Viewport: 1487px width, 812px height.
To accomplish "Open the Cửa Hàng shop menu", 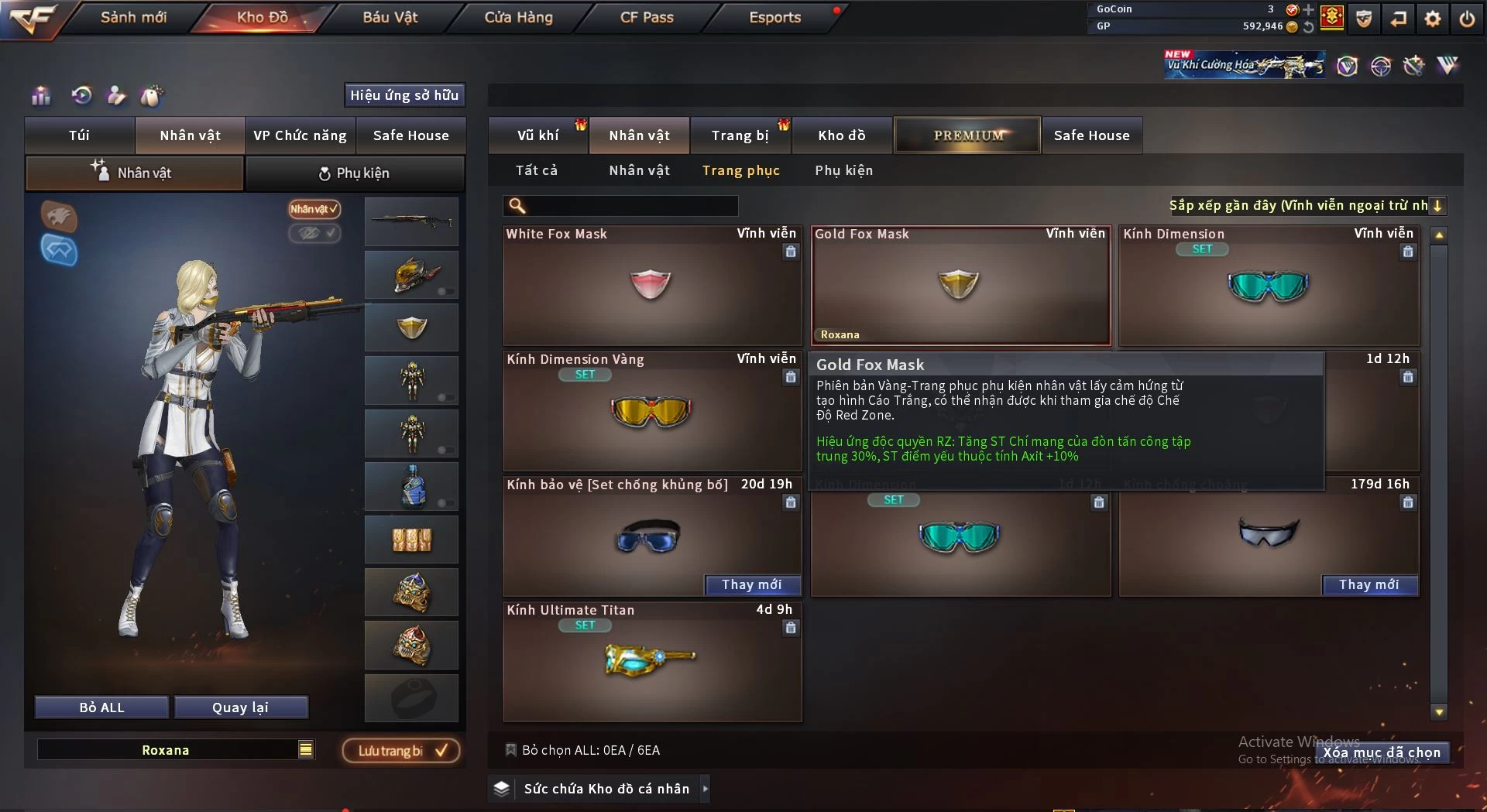I will coord(518,18).
